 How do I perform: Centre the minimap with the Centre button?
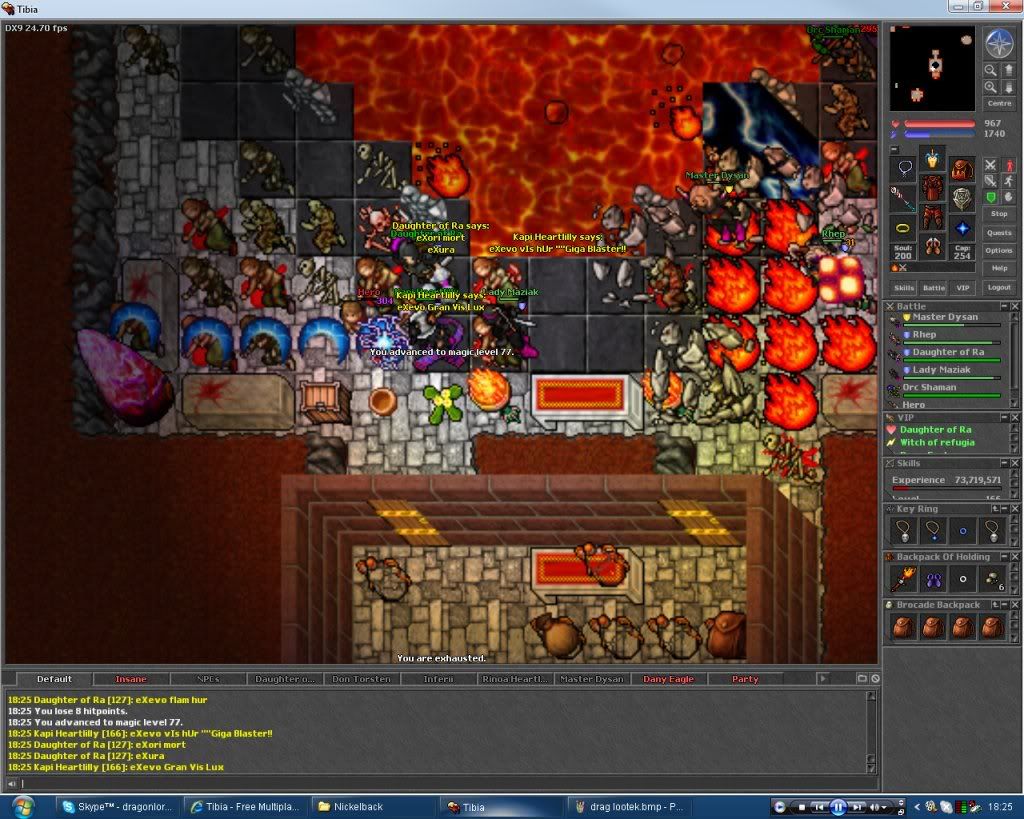(999, 103)
